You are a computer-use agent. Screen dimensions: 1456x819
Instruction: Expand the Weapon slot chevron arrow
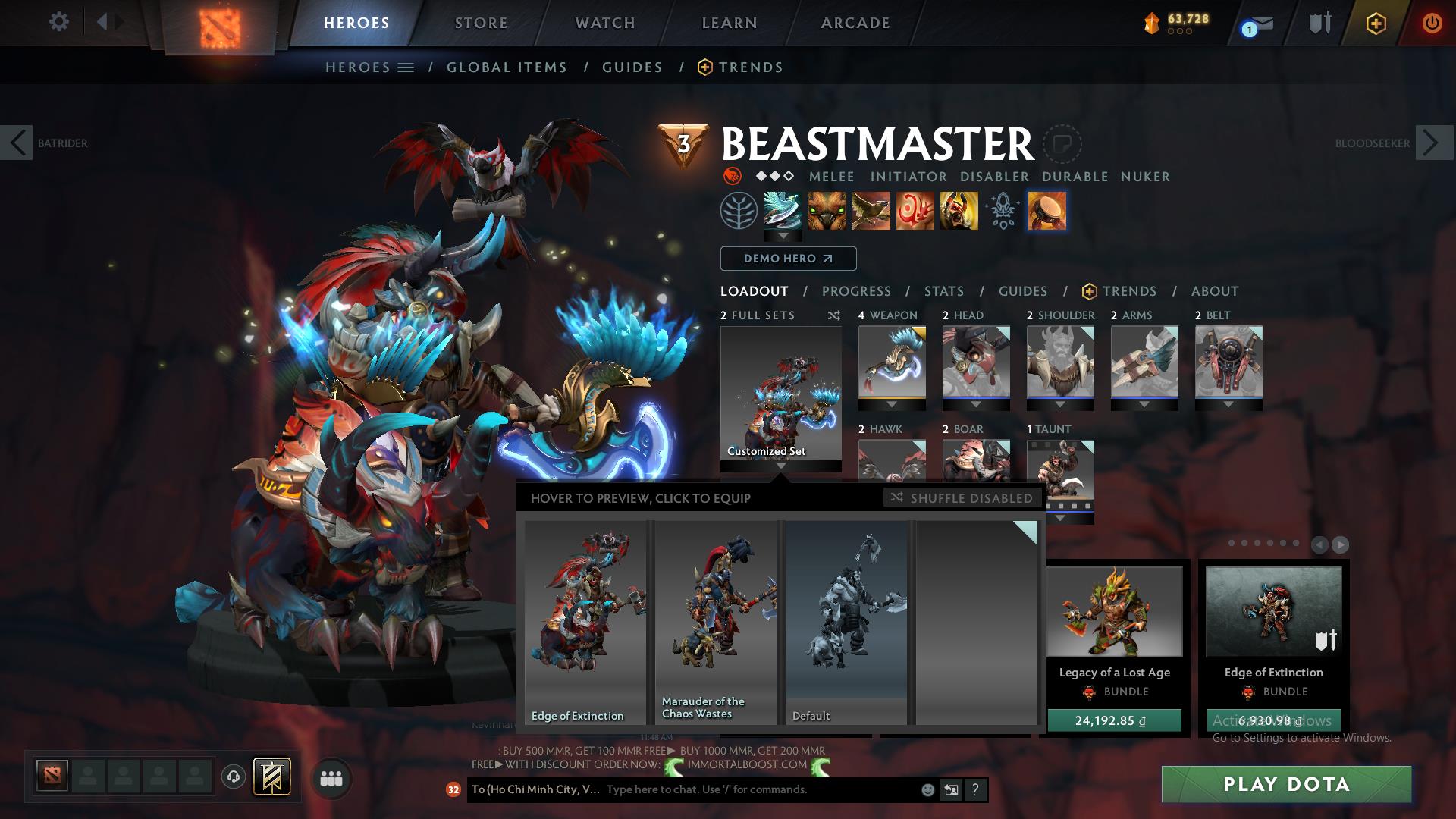click(x=893, y=404)
